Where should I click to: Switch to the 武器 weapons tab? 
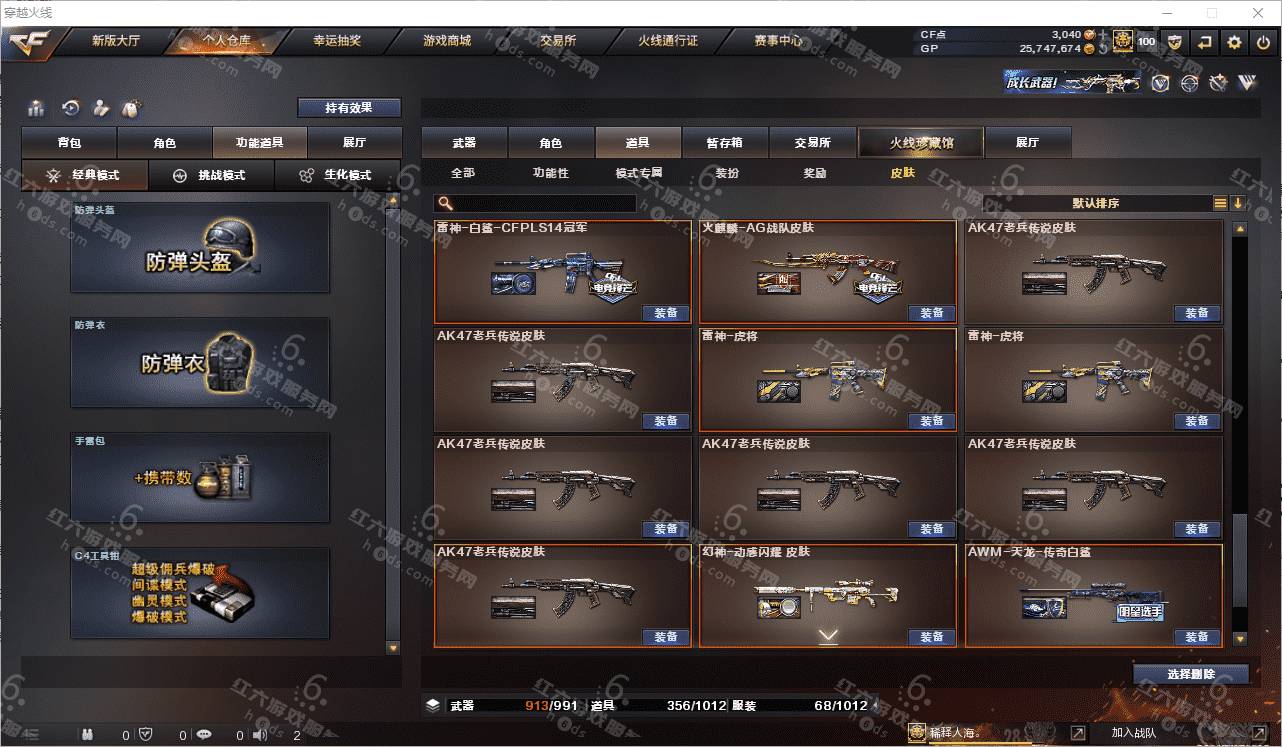point(464,143)
